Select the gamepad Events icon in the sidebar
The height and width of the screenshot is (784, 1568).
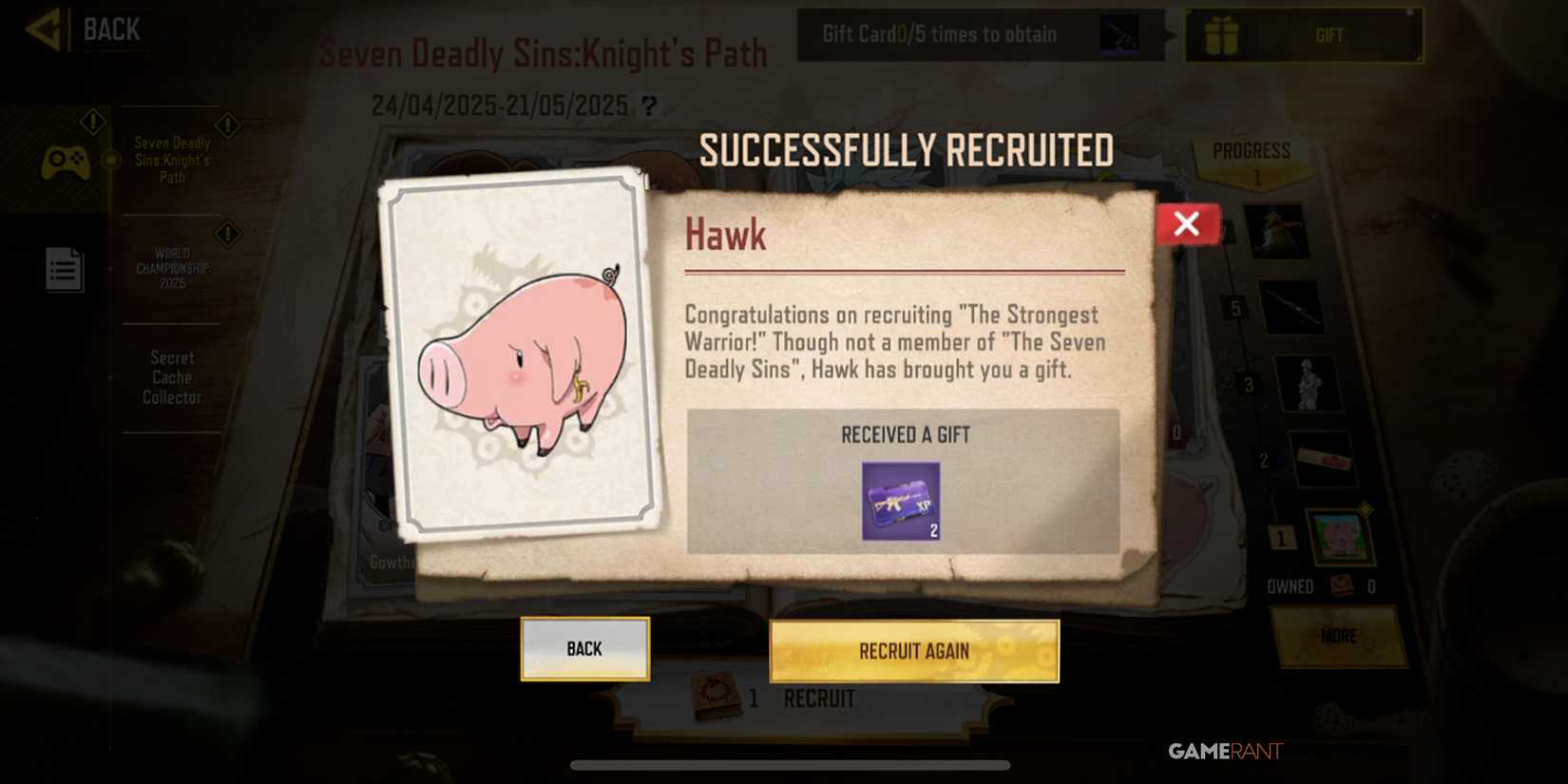pos(67,160)
